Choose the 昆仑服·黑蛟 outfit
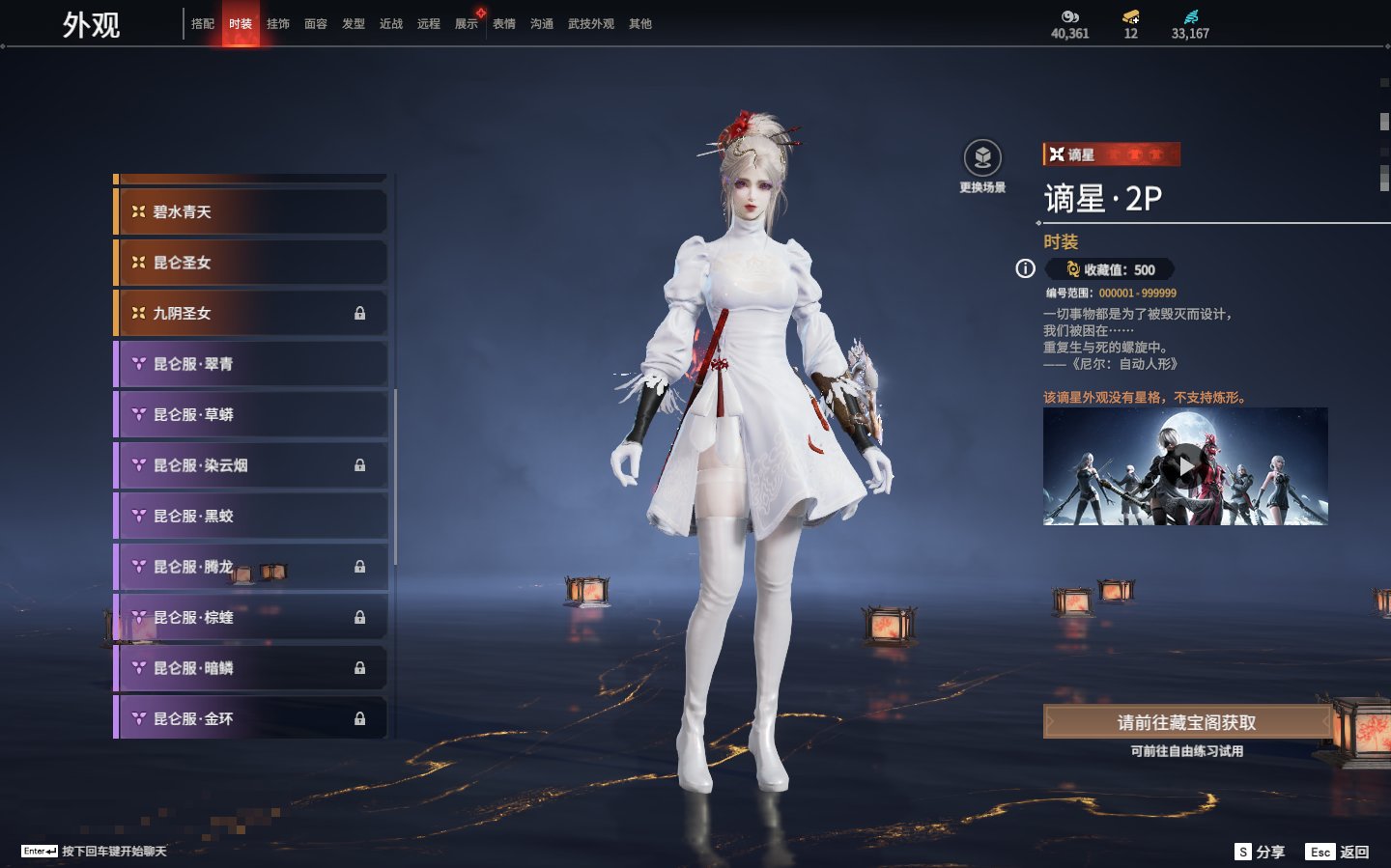1391x868 pixels. pos(251,516)
